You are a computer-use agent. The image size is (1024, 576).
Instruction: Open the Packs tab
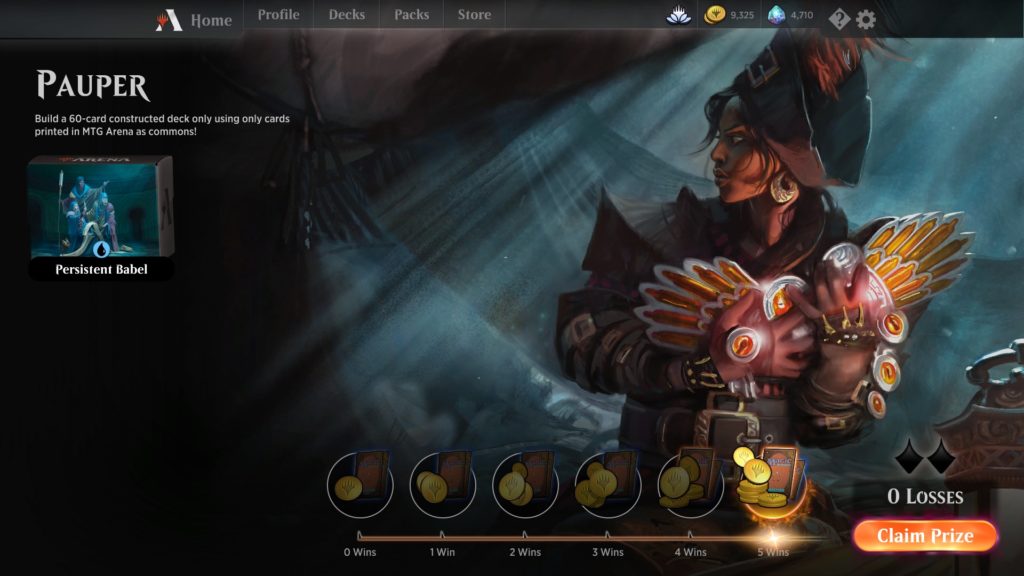411,15
